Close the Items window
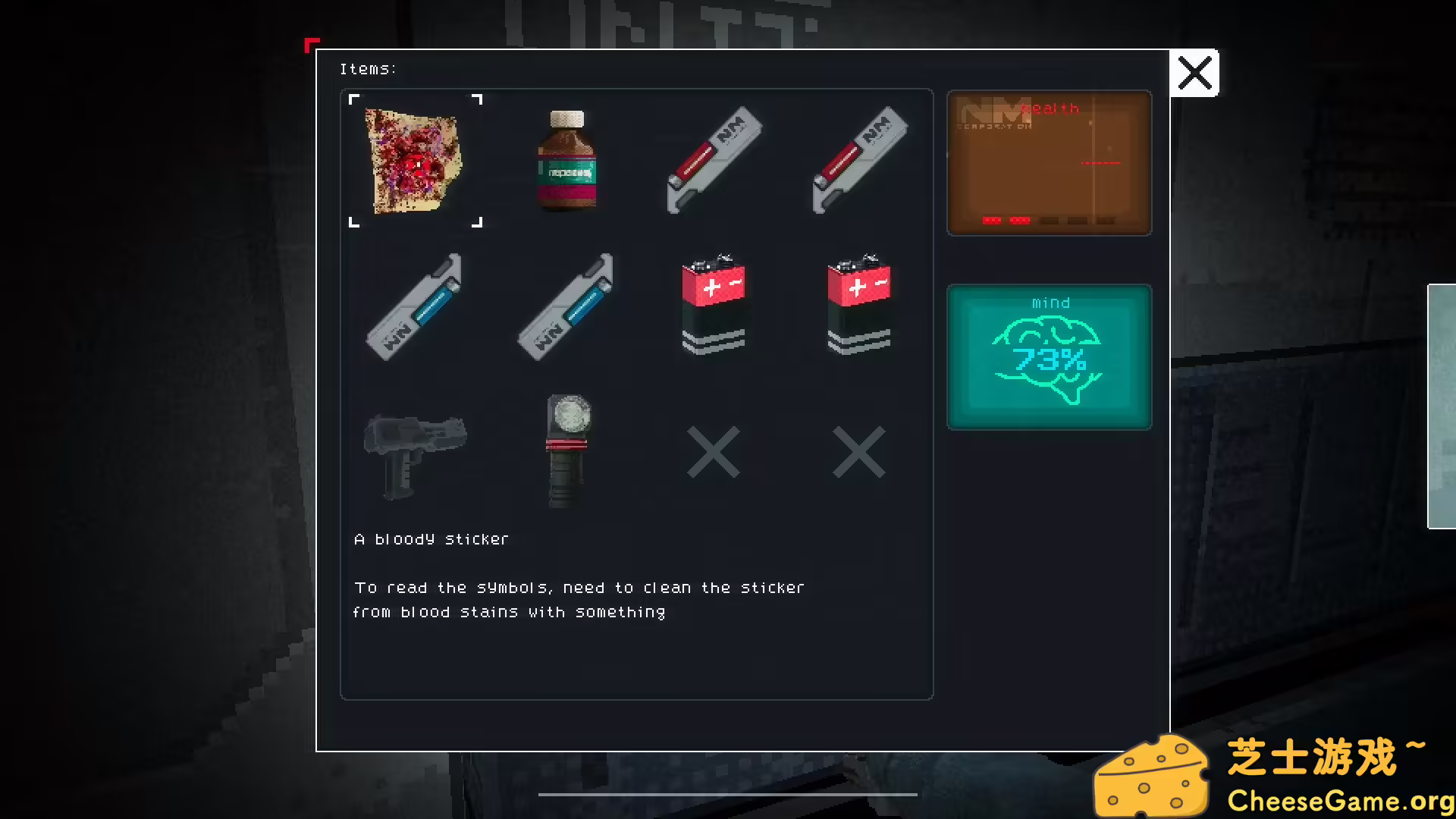The width and height of the screenshot is (1456, 819). pyautogui.click(x=1195, y=73)
